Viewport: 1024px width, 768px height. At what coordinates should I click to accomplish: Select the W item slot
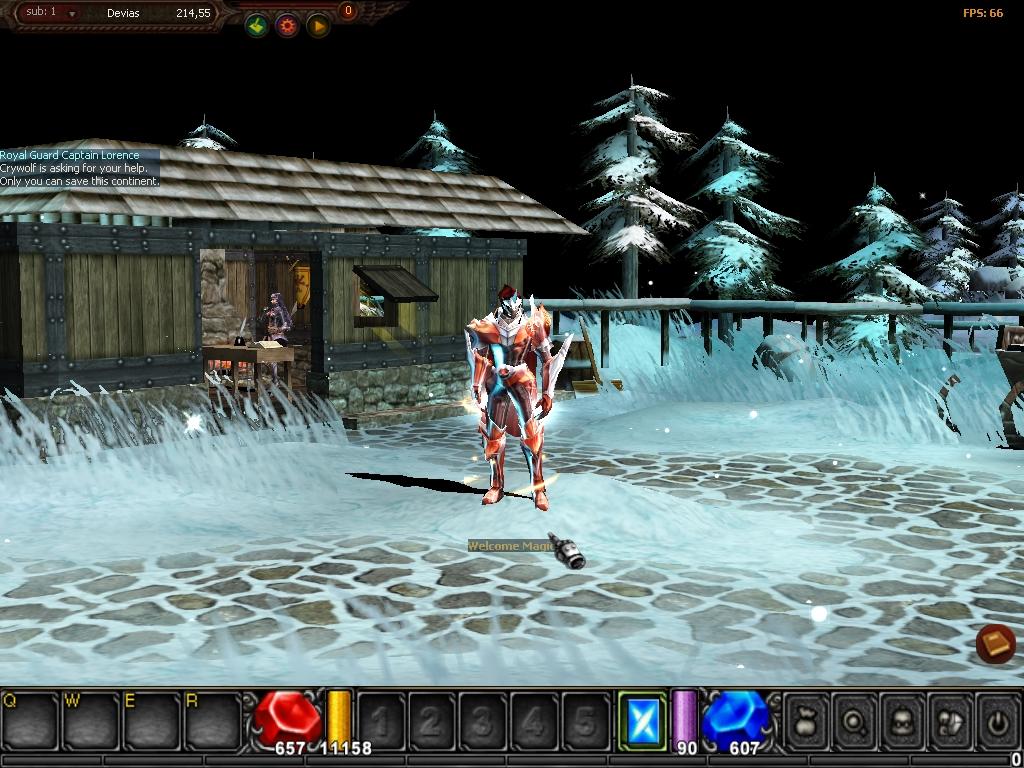(90, 720)
